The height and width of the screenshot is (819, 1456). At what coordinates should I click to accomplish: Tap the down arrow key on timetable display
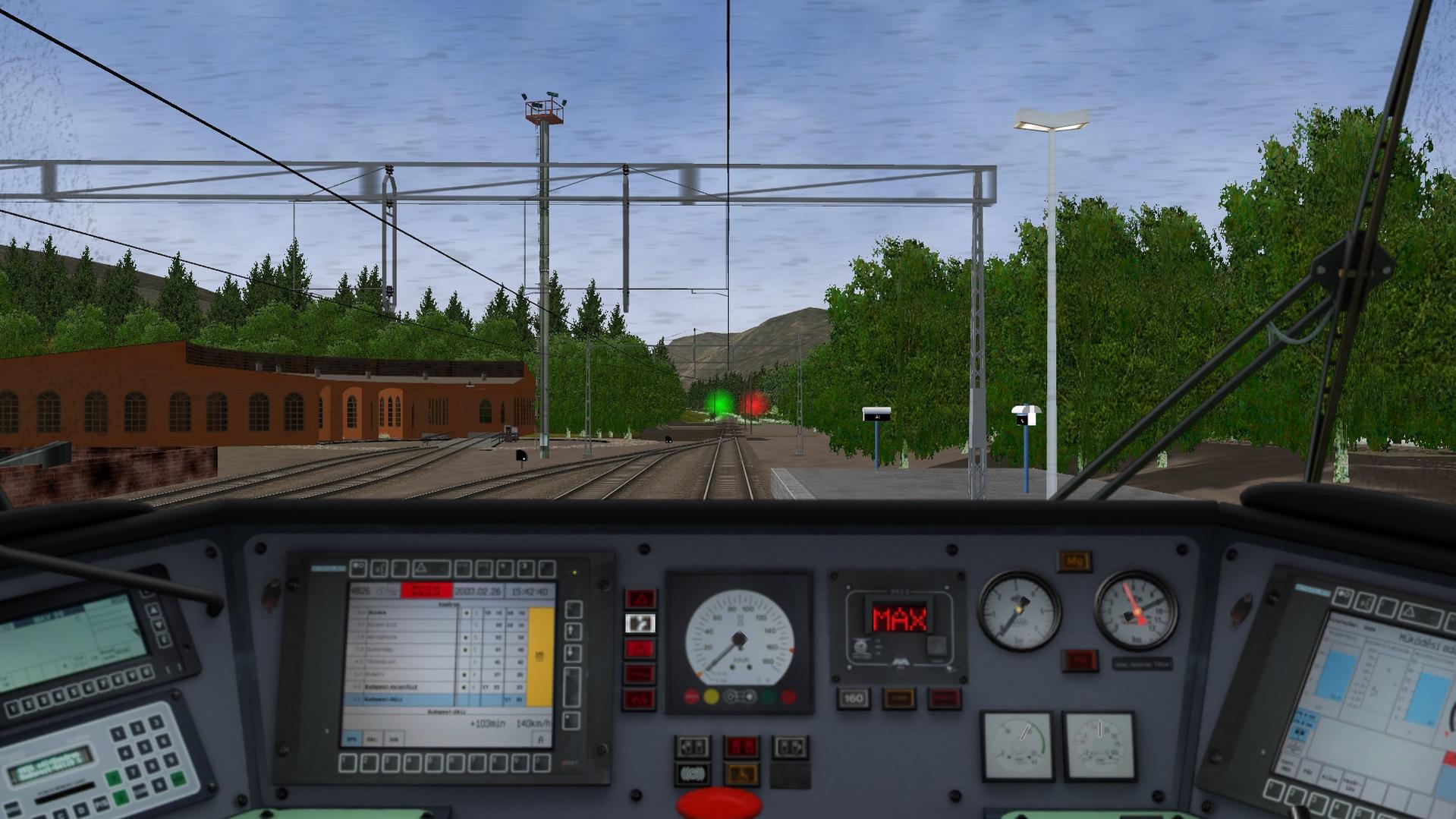point(573,653)
